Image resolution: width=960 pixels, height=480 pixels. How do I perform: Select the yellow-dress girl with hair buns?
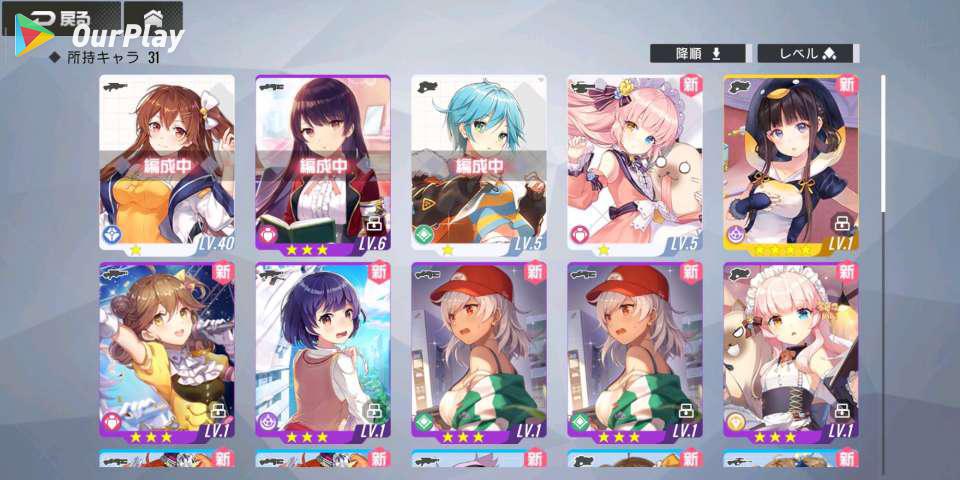pos(167,352)
